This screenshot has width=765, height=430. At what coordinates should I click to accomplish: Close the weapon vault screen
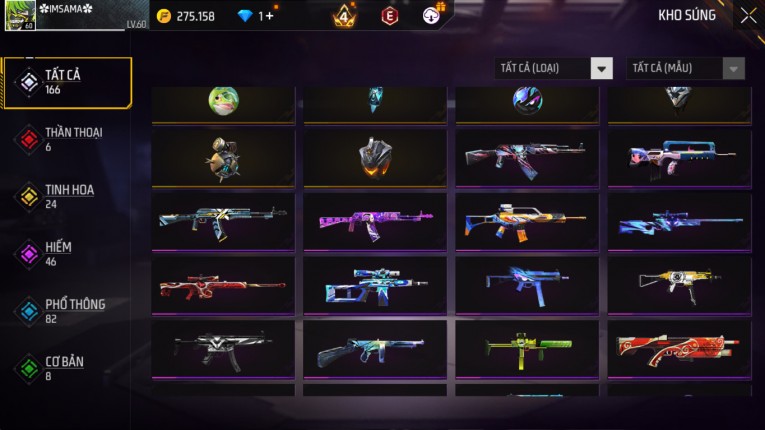pos(748,16)
